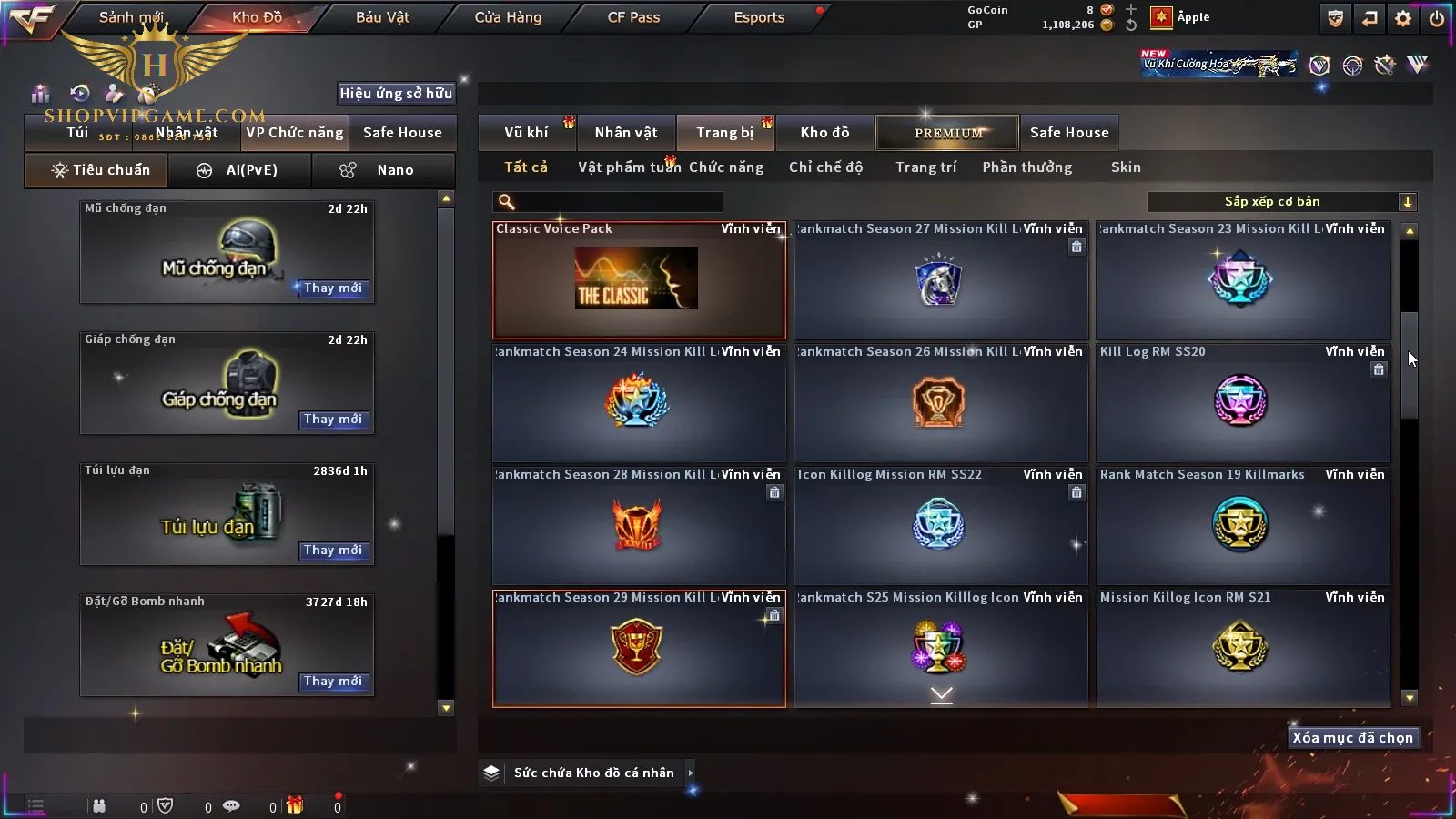Screen dimensions: 1456x819
Task: Select the Skin filter category
Action: (x=1126, y=167)
